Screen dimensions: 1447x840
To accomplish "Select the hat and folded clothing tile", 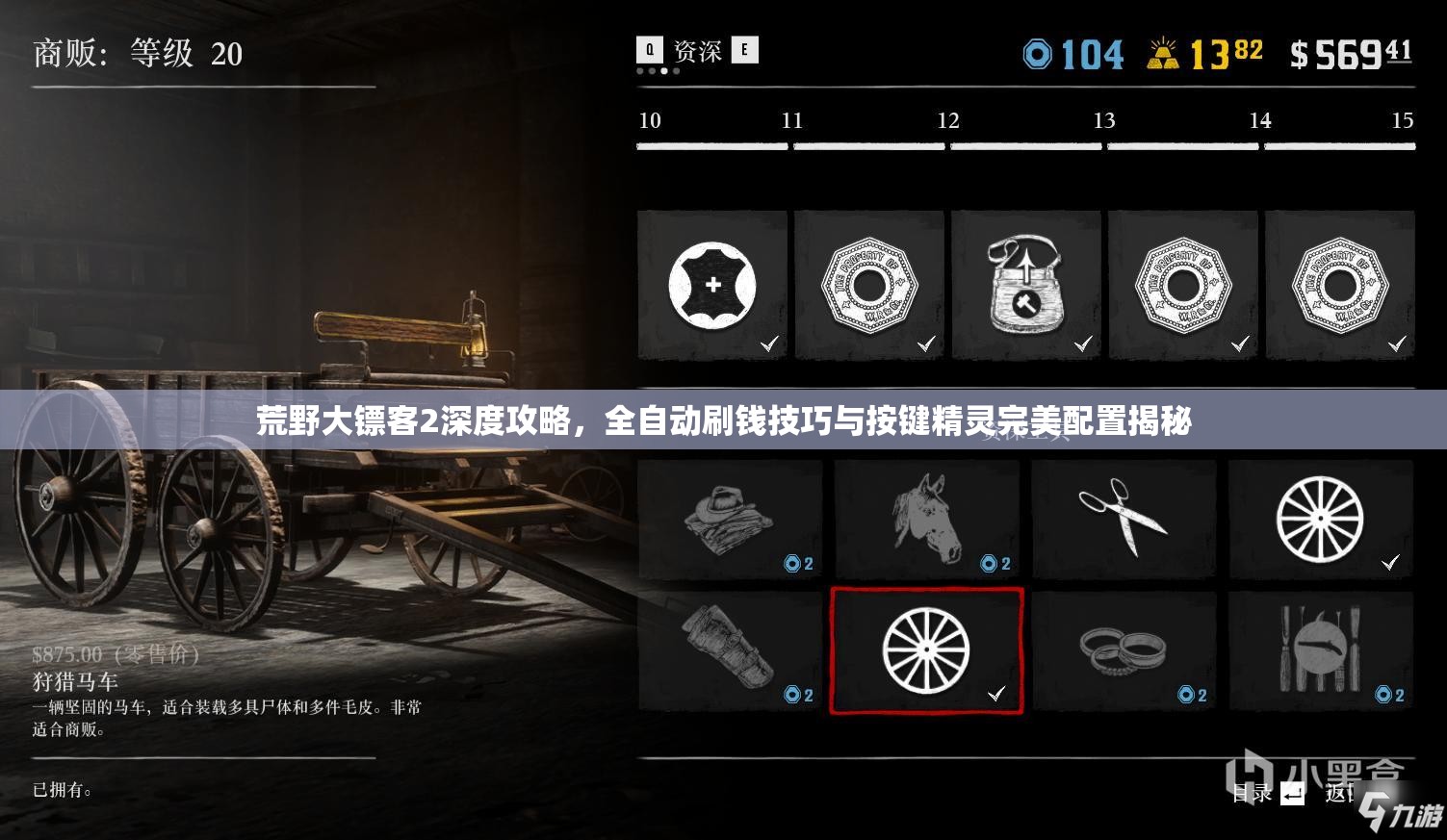I will [730, 520].
